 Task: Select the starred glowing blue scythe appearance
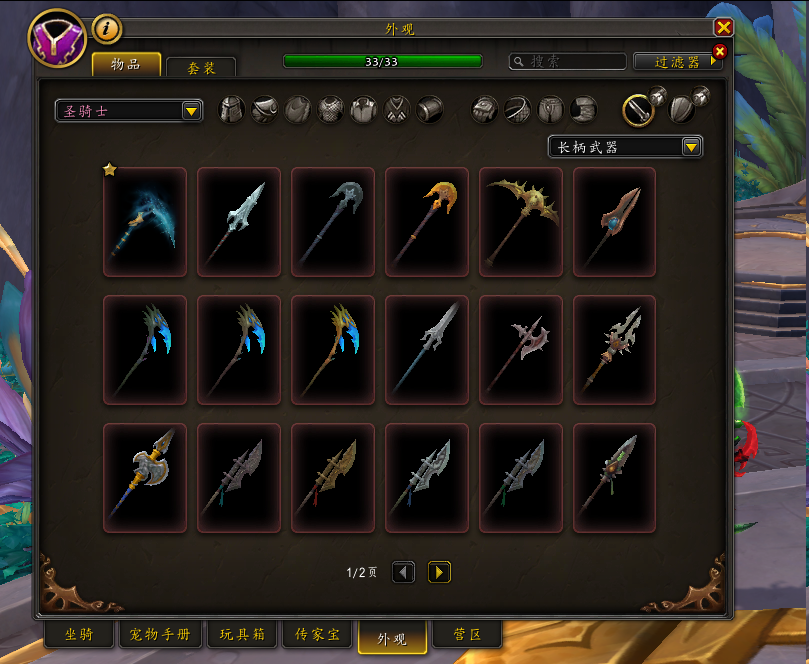coord(145,221)
